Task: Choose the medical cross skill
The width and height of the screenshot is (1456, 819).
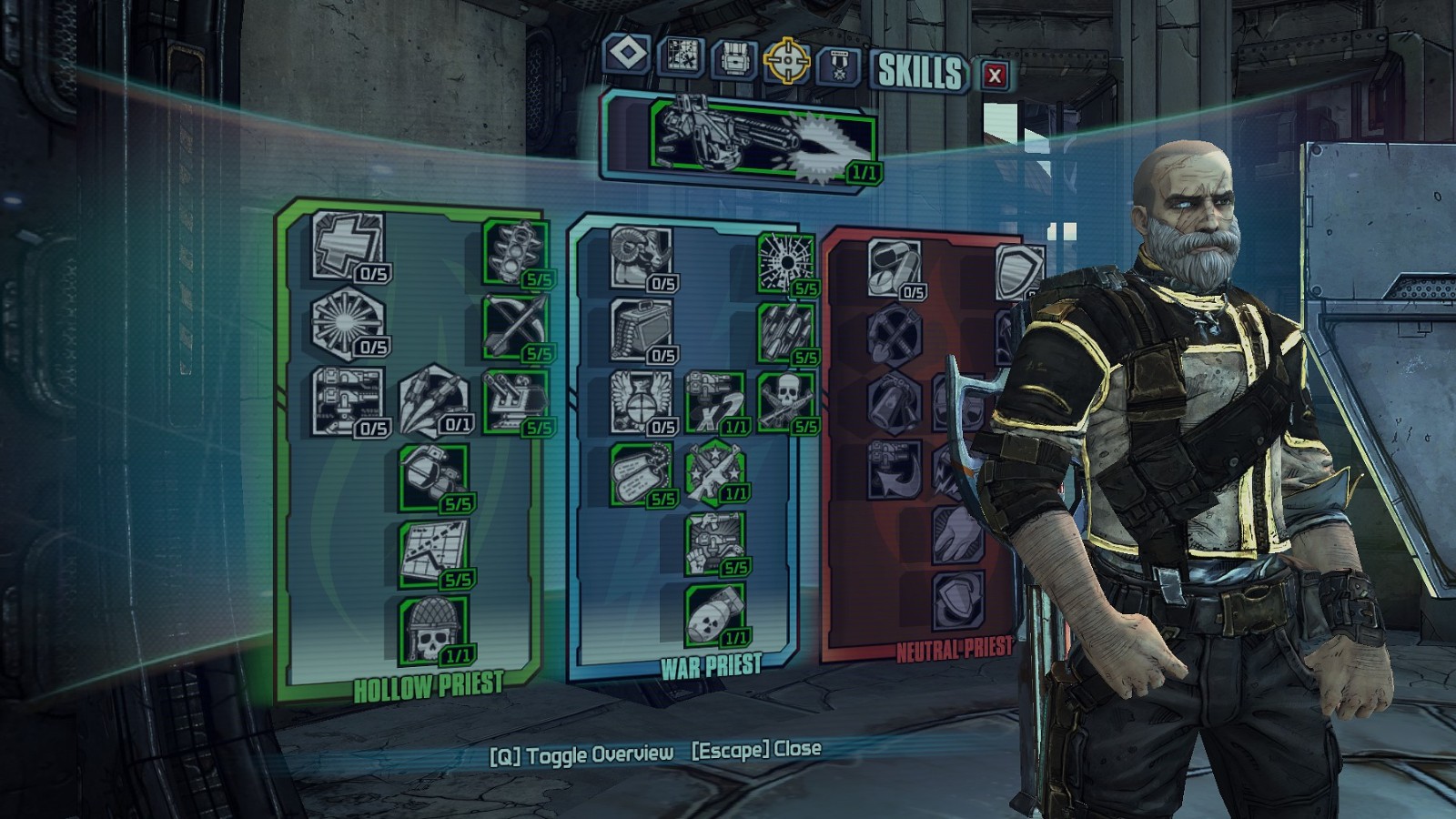Action: pos(347,244)
